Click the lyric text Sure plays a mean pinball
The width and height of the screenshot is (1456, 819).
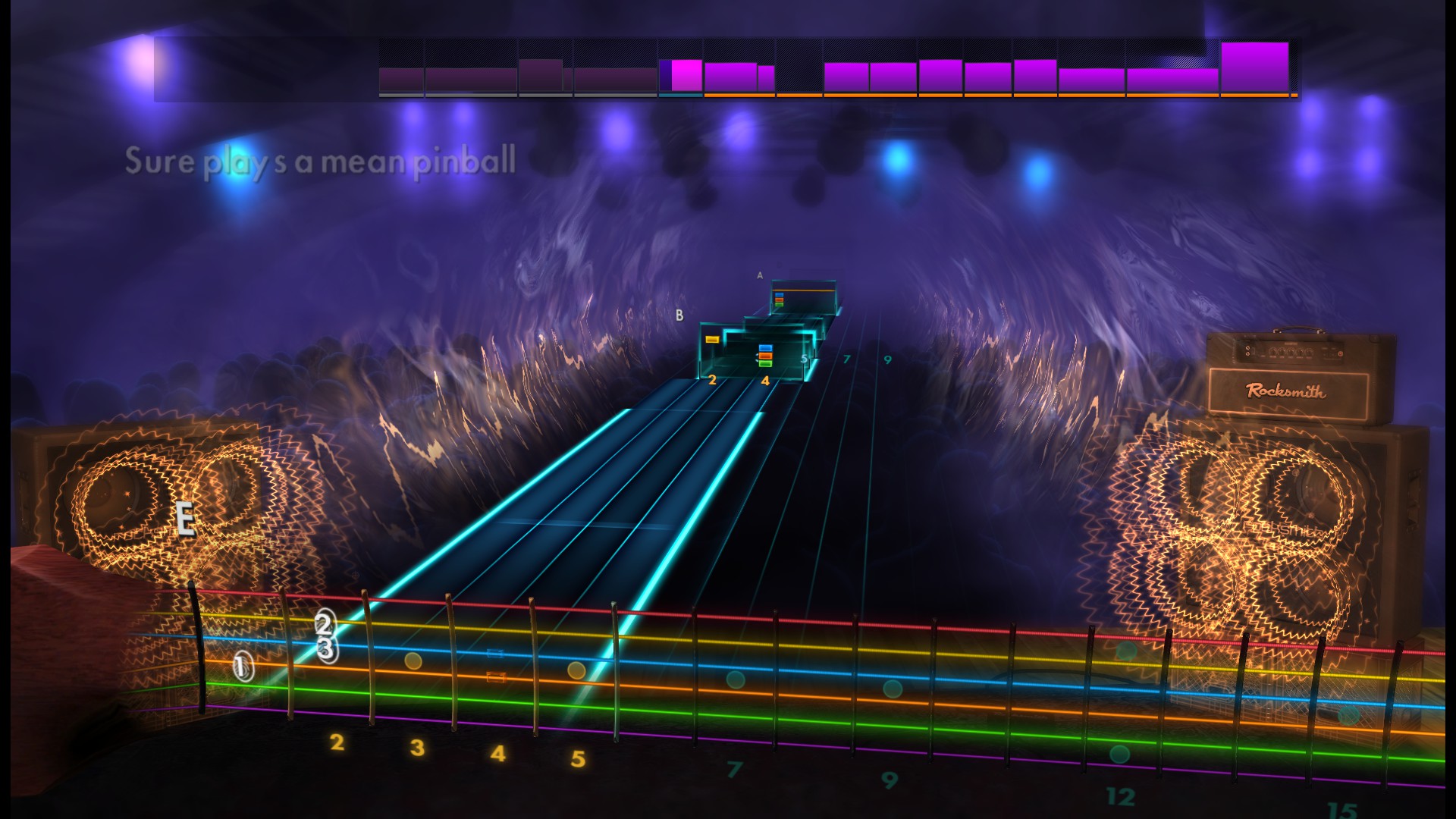[x=322, y=162]
